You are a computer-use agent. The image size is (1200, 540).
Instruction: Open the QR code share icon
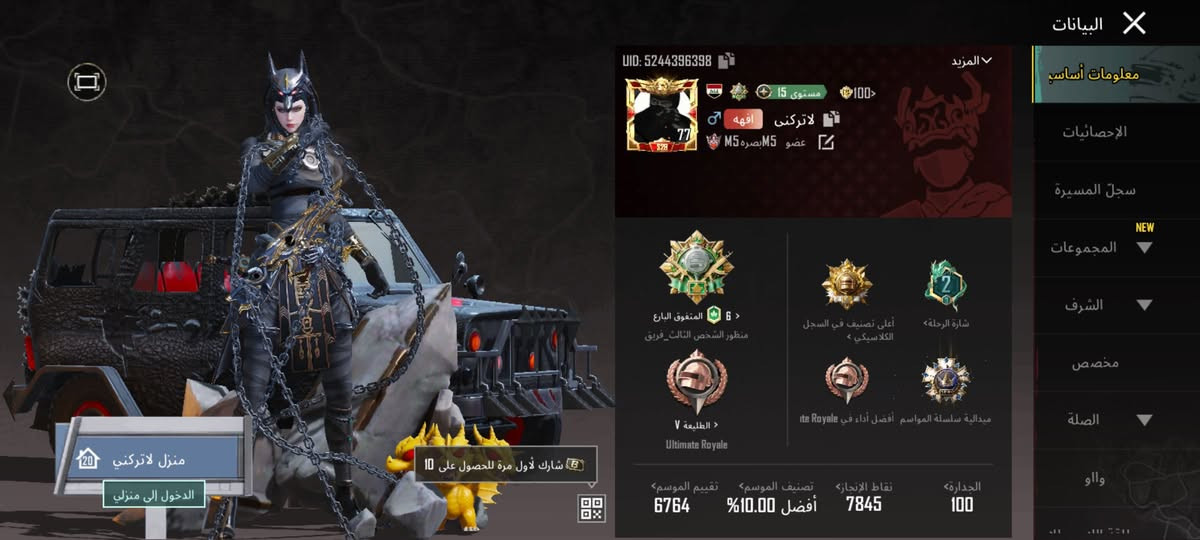(x=591, y=508)
